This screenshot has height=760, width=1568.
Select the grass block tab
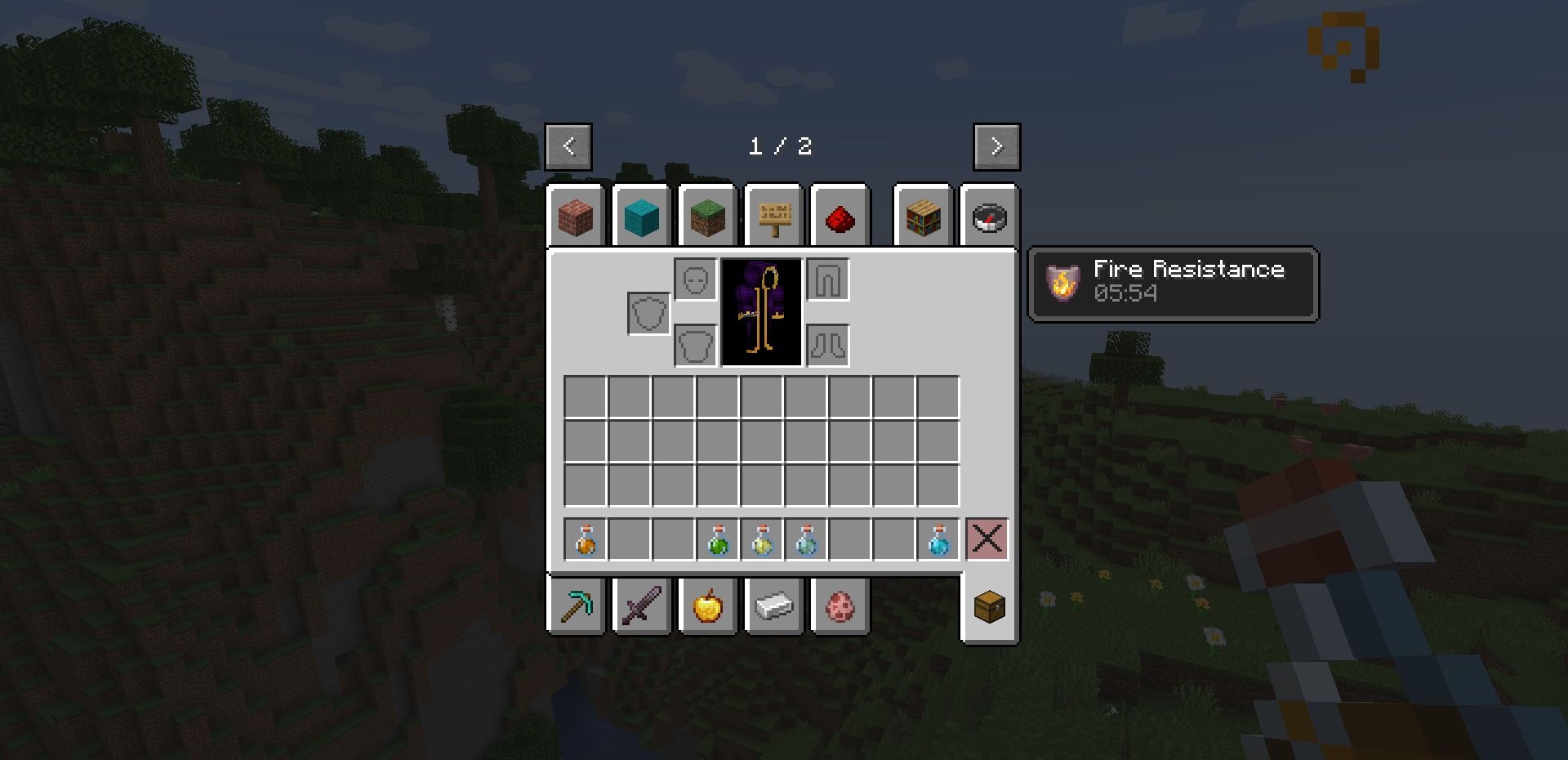(707, 217)
